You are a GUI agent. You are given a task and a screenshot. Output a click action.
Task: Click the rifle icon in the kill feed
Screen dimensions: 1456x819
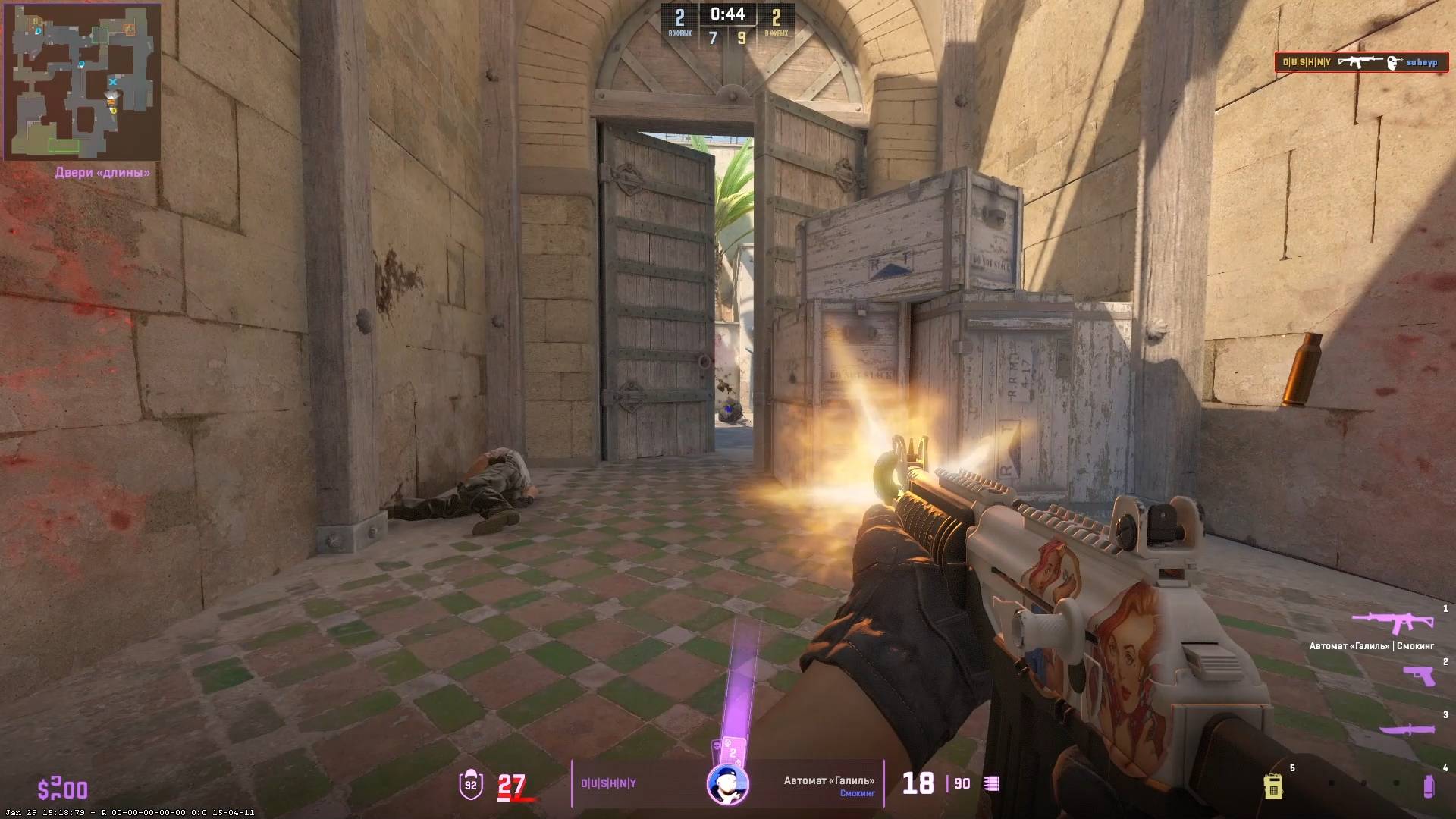click(1360, 63)
